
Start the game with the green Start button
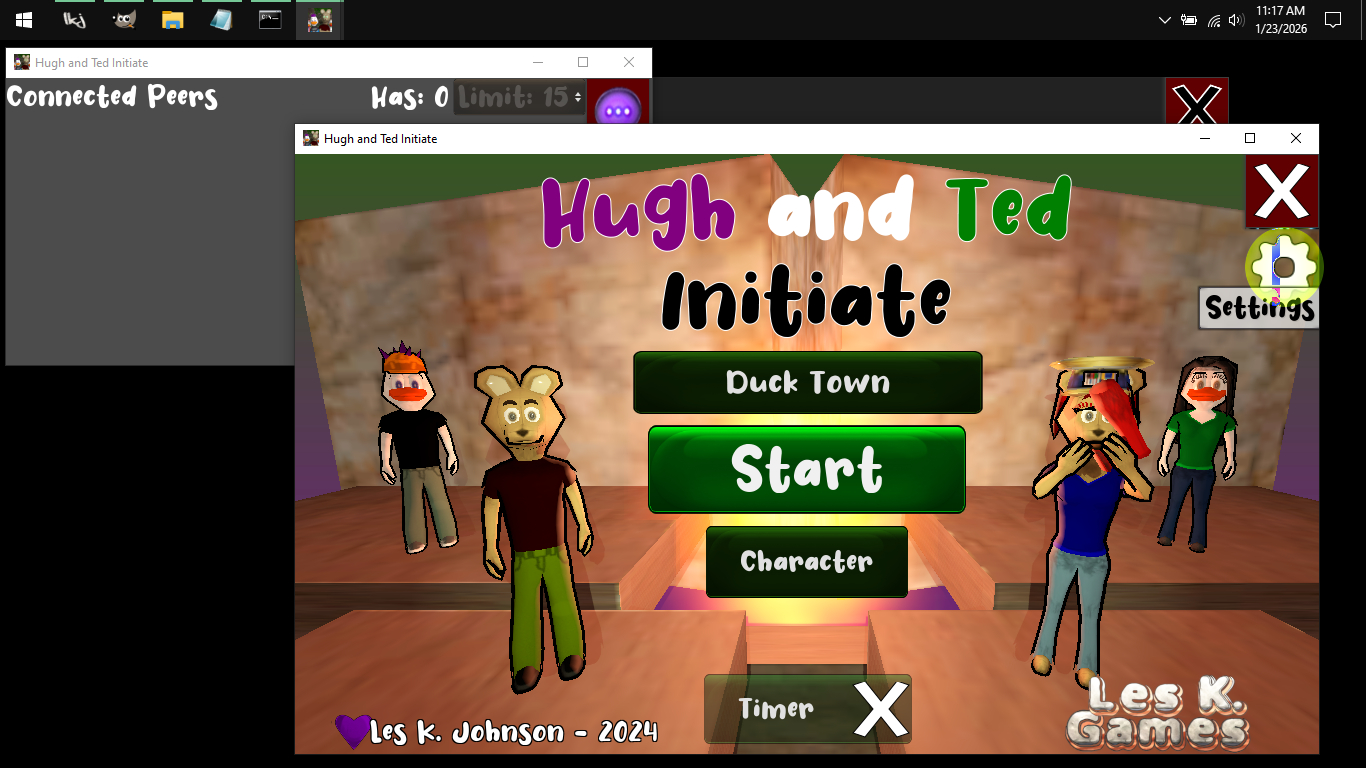(807, 469)
